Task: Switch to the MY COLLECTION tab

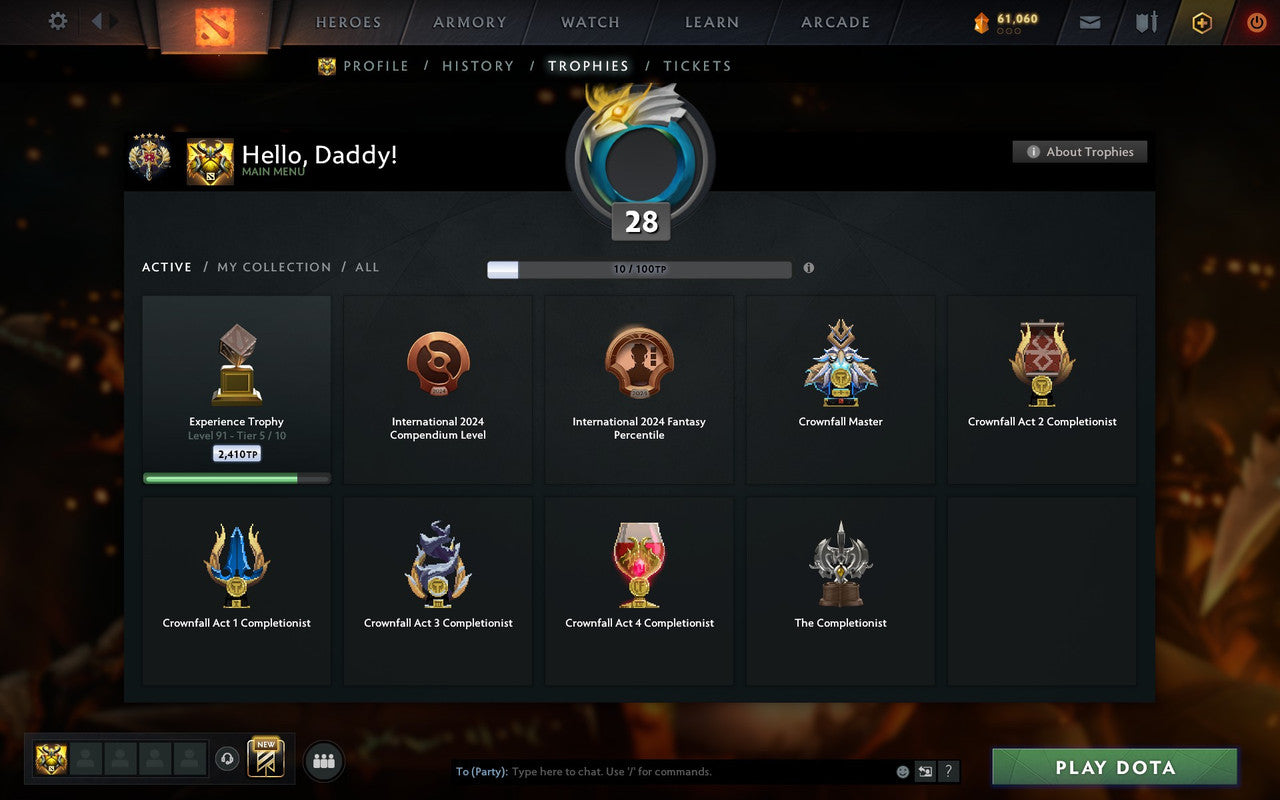Action: pos(274,267)
